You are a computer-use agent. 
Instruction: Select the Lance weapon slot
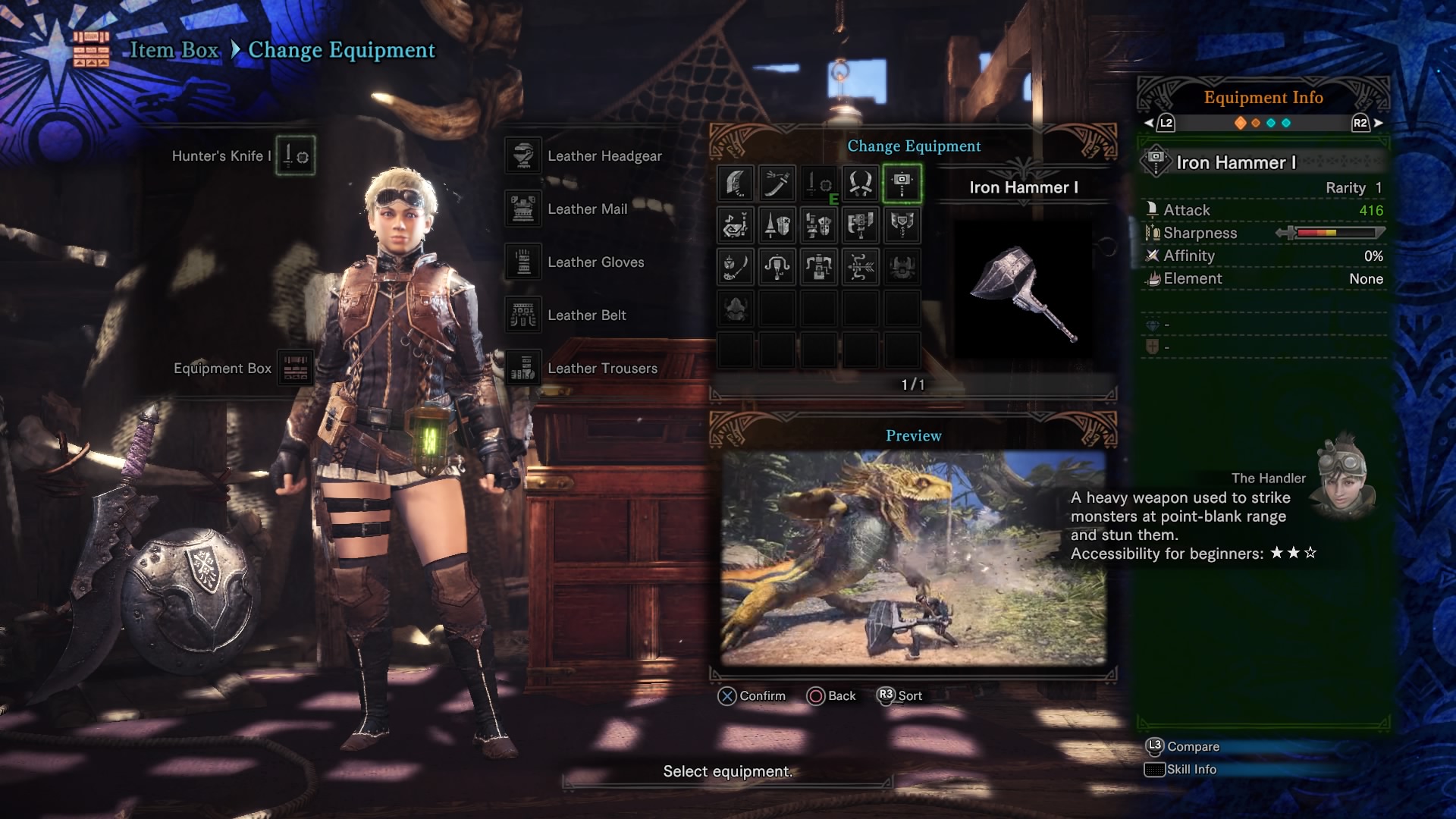click(777, 225)
